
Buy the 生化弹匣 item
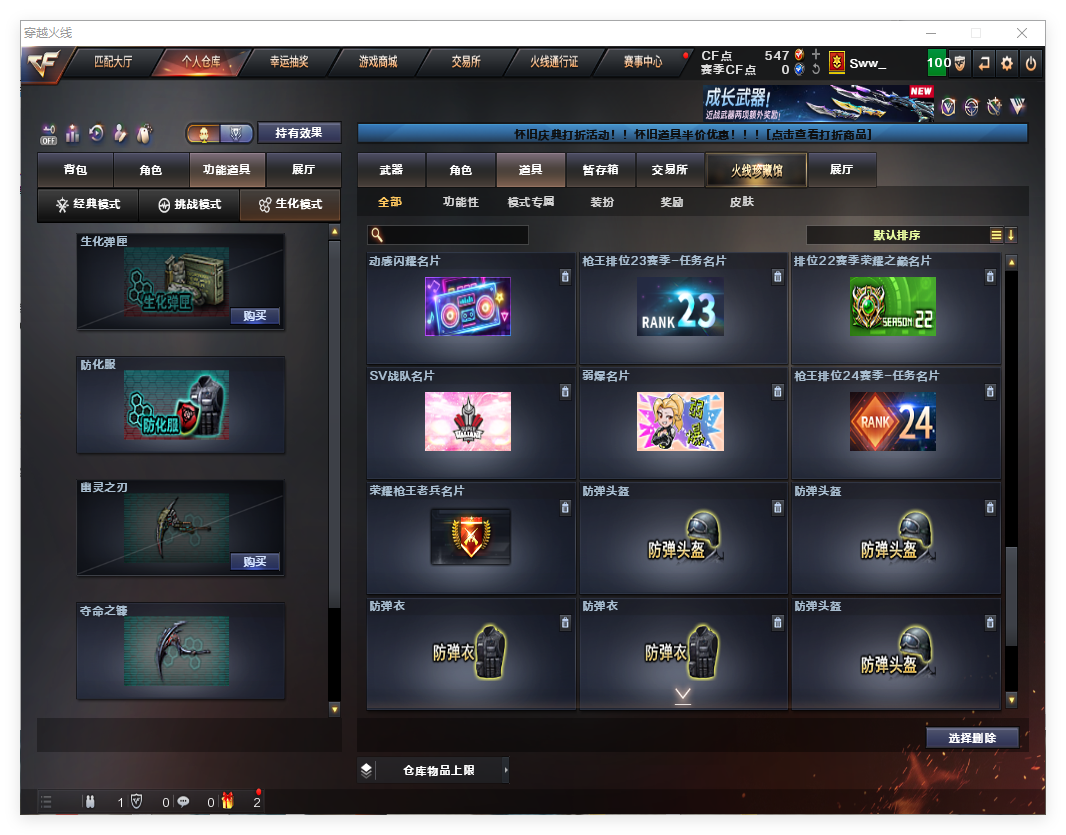click(x=255, y=316)
